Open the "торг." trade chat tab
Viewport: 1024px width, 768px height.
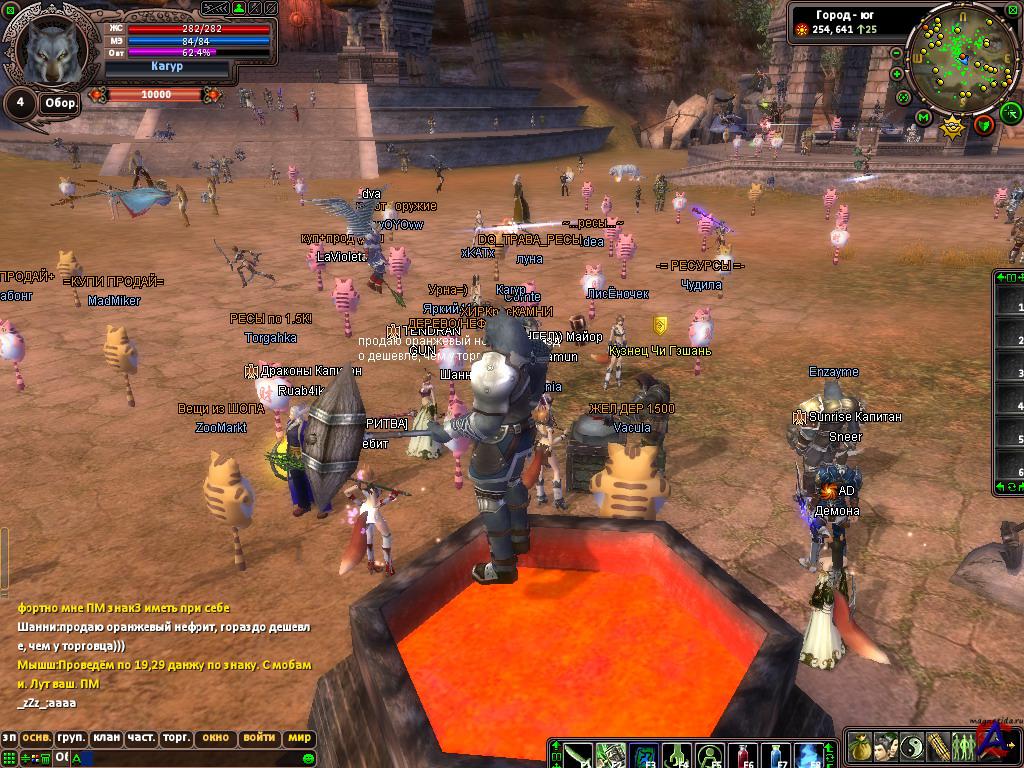click(x=176, y=738)
